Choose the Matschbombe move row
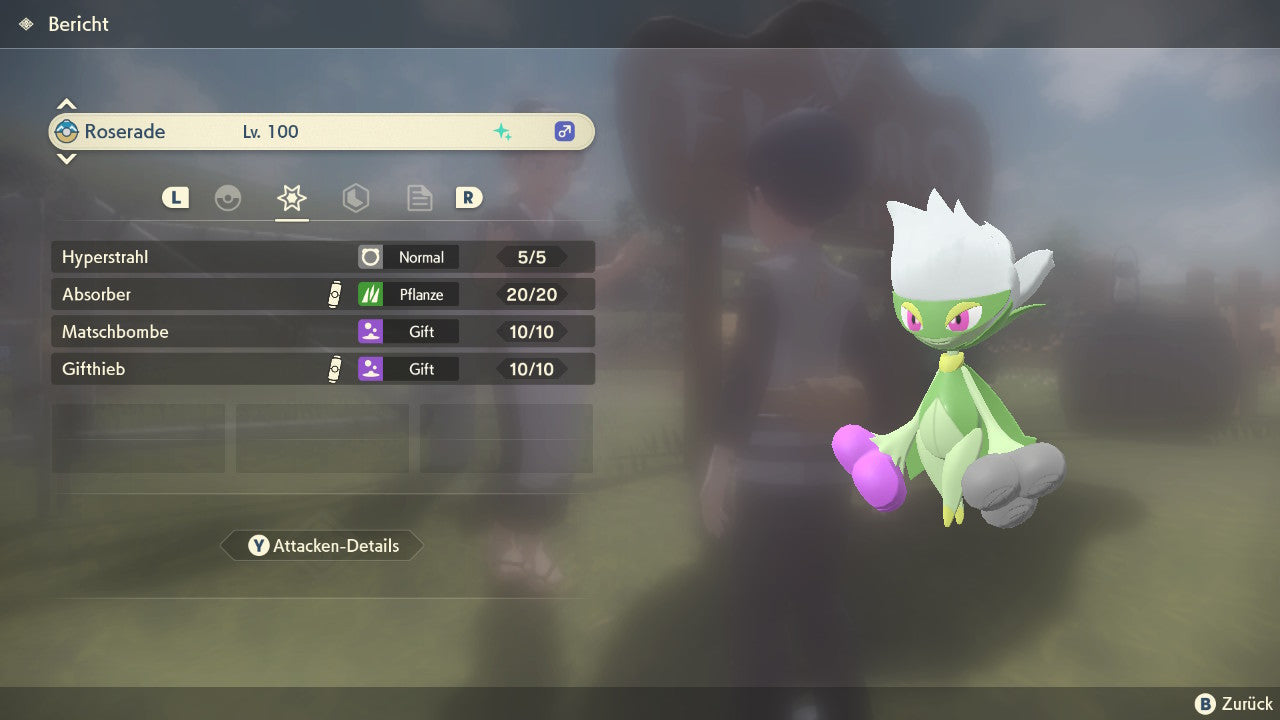1280x720 pixels. click(322, 331)
